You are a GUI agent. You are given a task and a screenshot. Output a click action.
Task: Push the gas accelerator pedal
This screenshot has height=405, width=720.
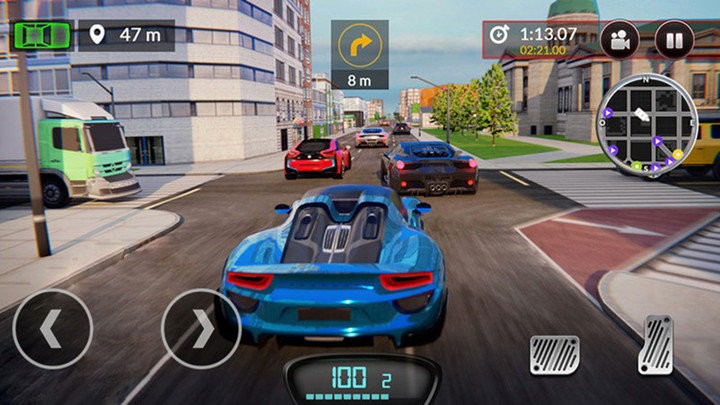[x=656, y=345]
